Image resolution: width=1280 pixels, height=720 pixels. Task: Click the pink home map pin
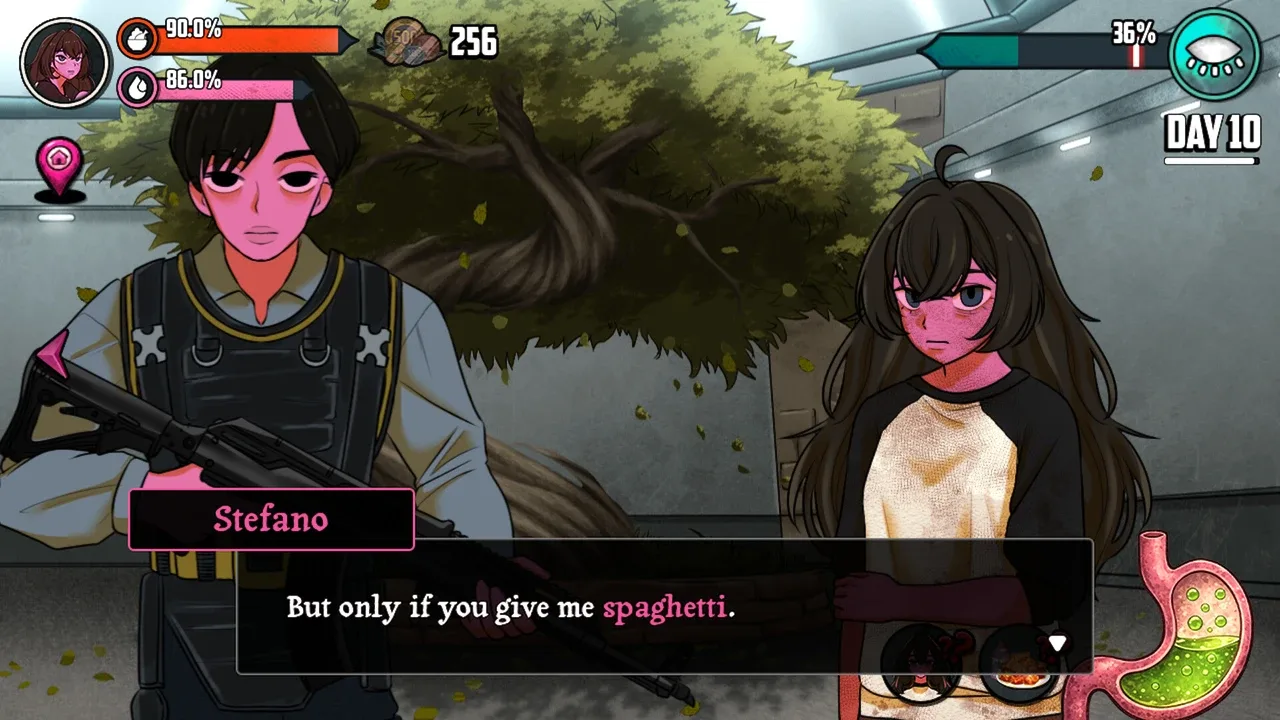[59, 166]
